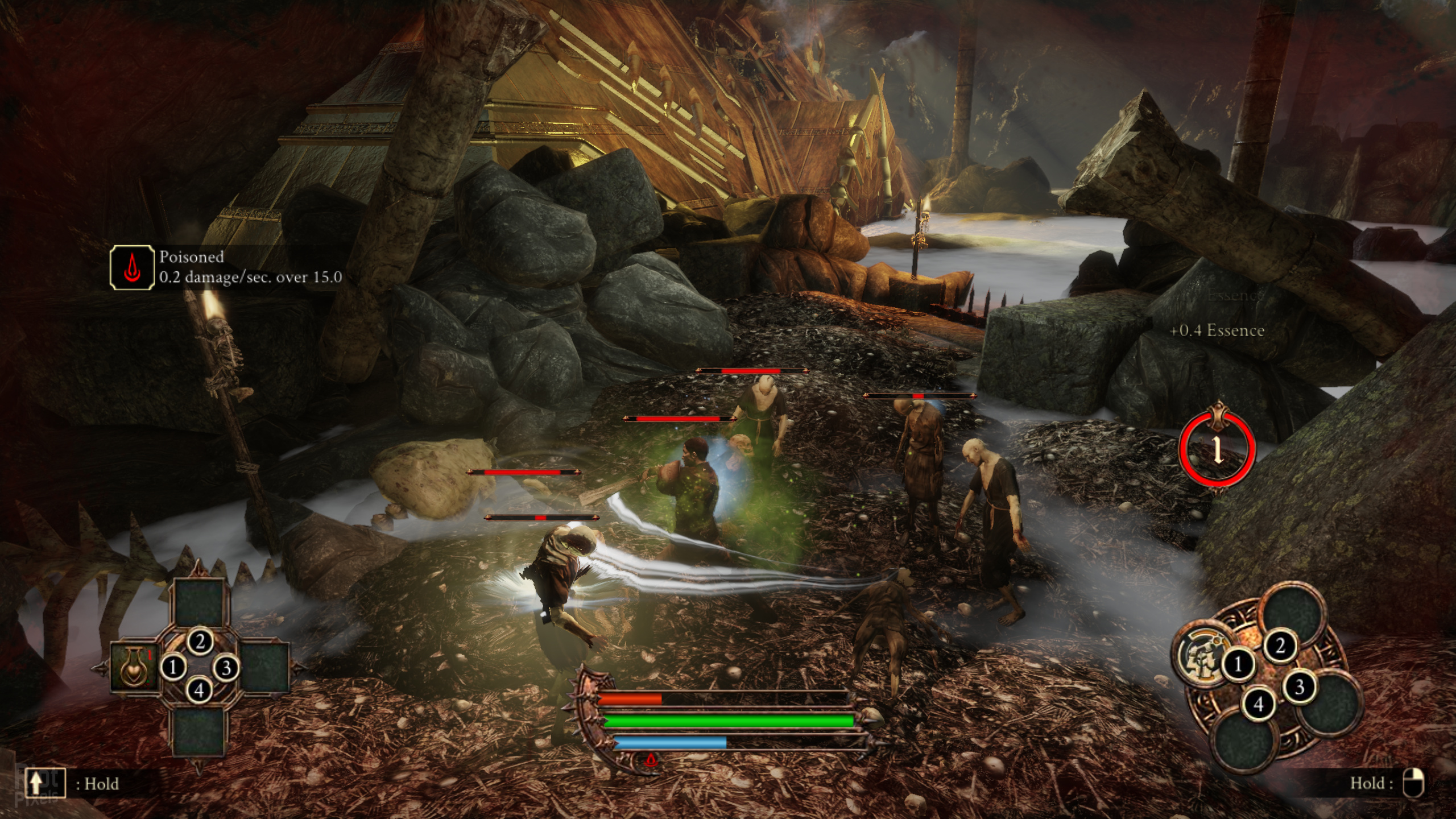Click the red ring counter showing 1
The height and width of the screenshot is (819, 1456).
coord(1217,450)
